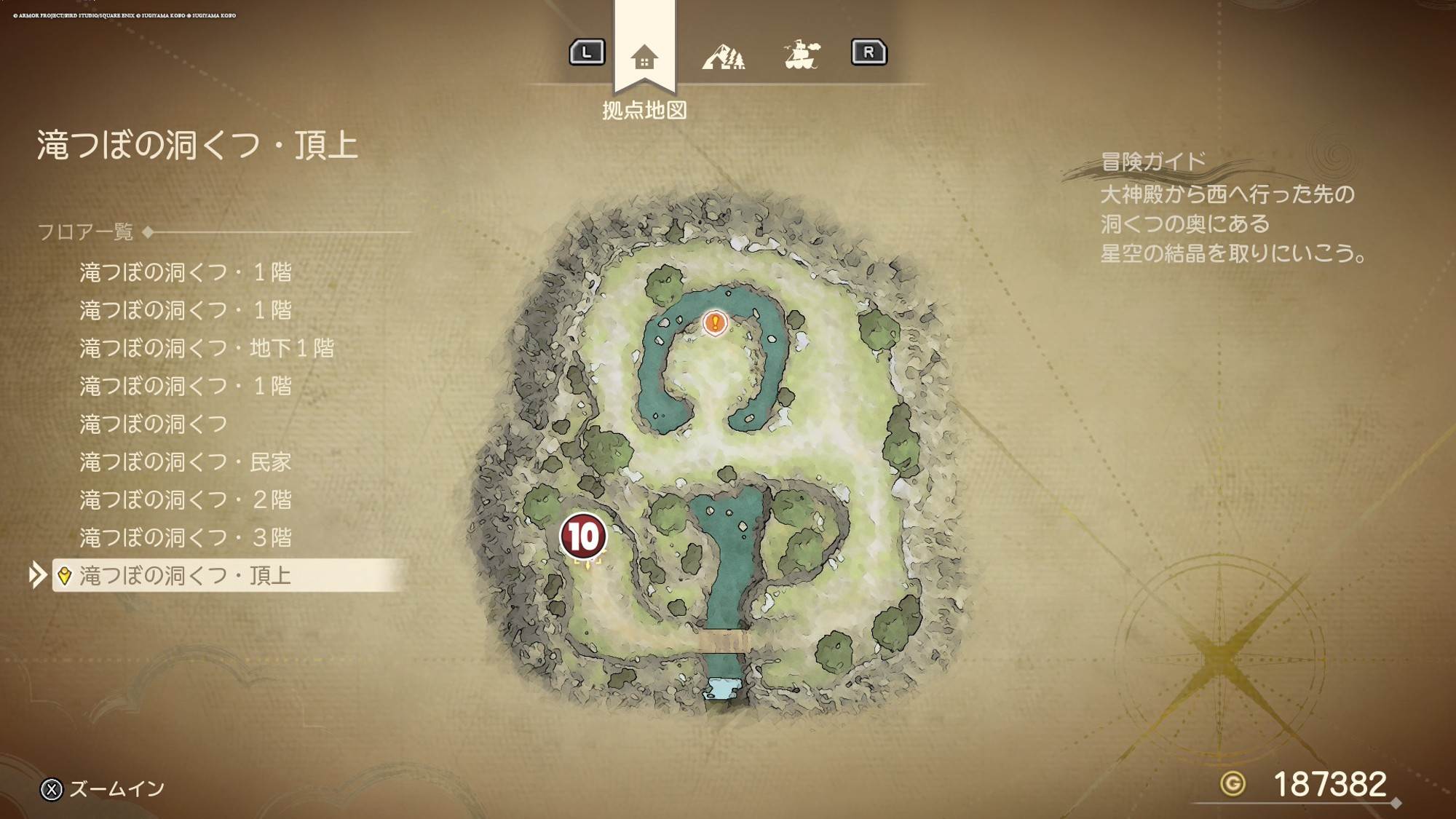Image resolution: width=1456 pixels, height=819 pixels.
Task: Select the 民家 floor entry
Action: 185,462
